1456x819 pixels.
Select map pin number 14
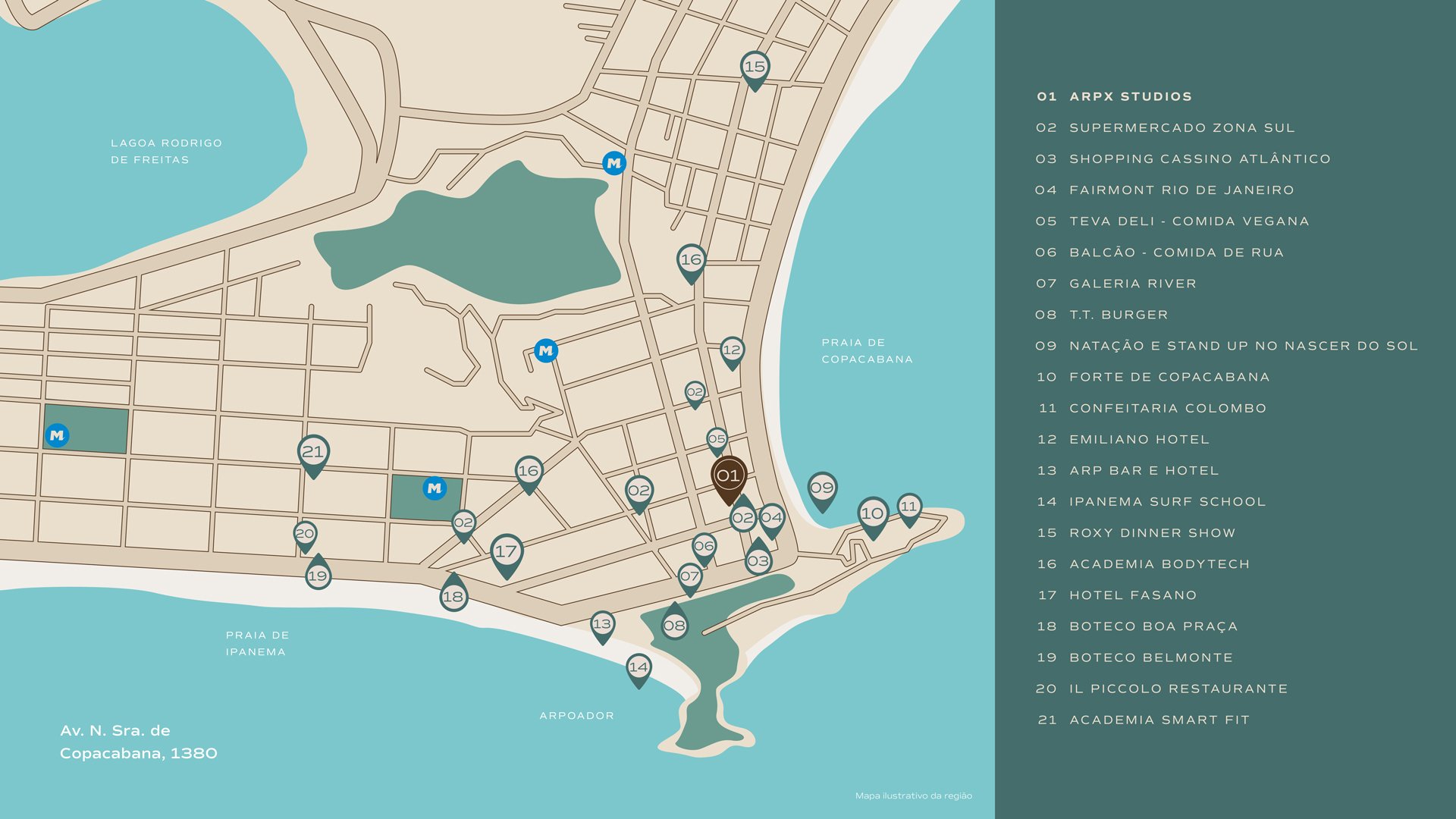[639, 667]
